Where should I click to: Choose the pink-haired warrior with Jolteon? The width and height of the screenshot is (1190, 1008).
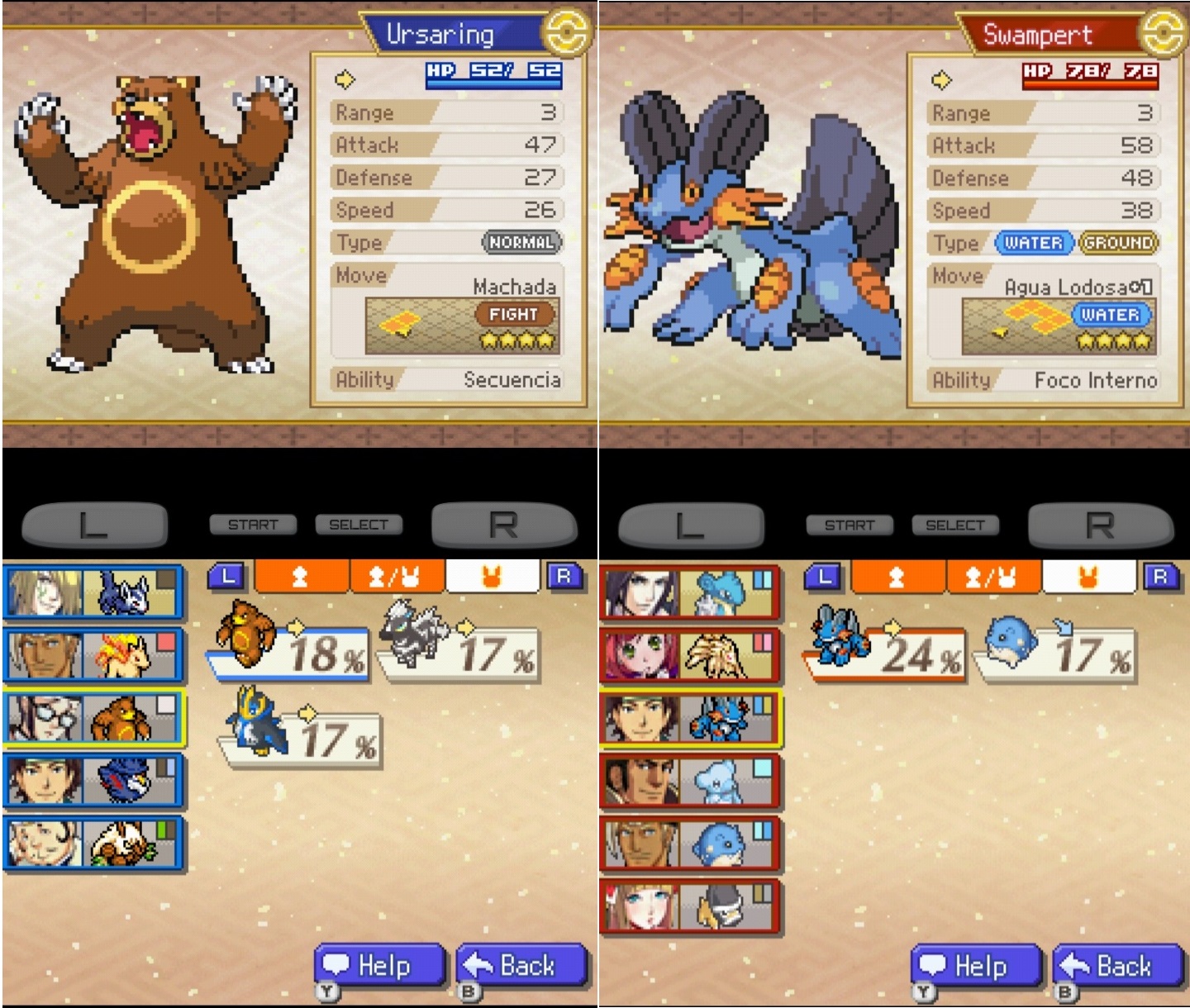pos(689,654)
